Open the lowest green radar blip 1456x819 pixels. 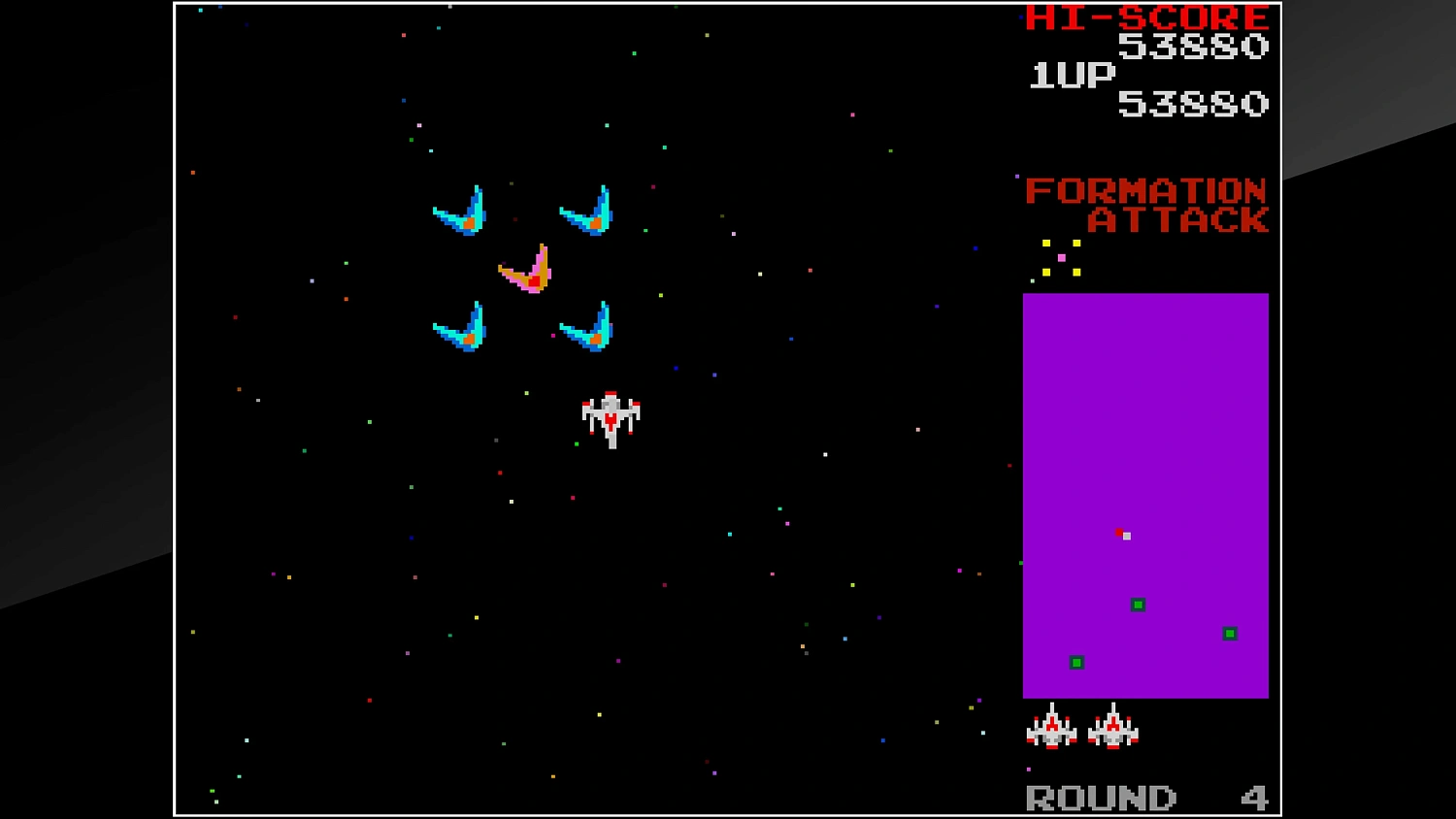tap(1075, 662)
